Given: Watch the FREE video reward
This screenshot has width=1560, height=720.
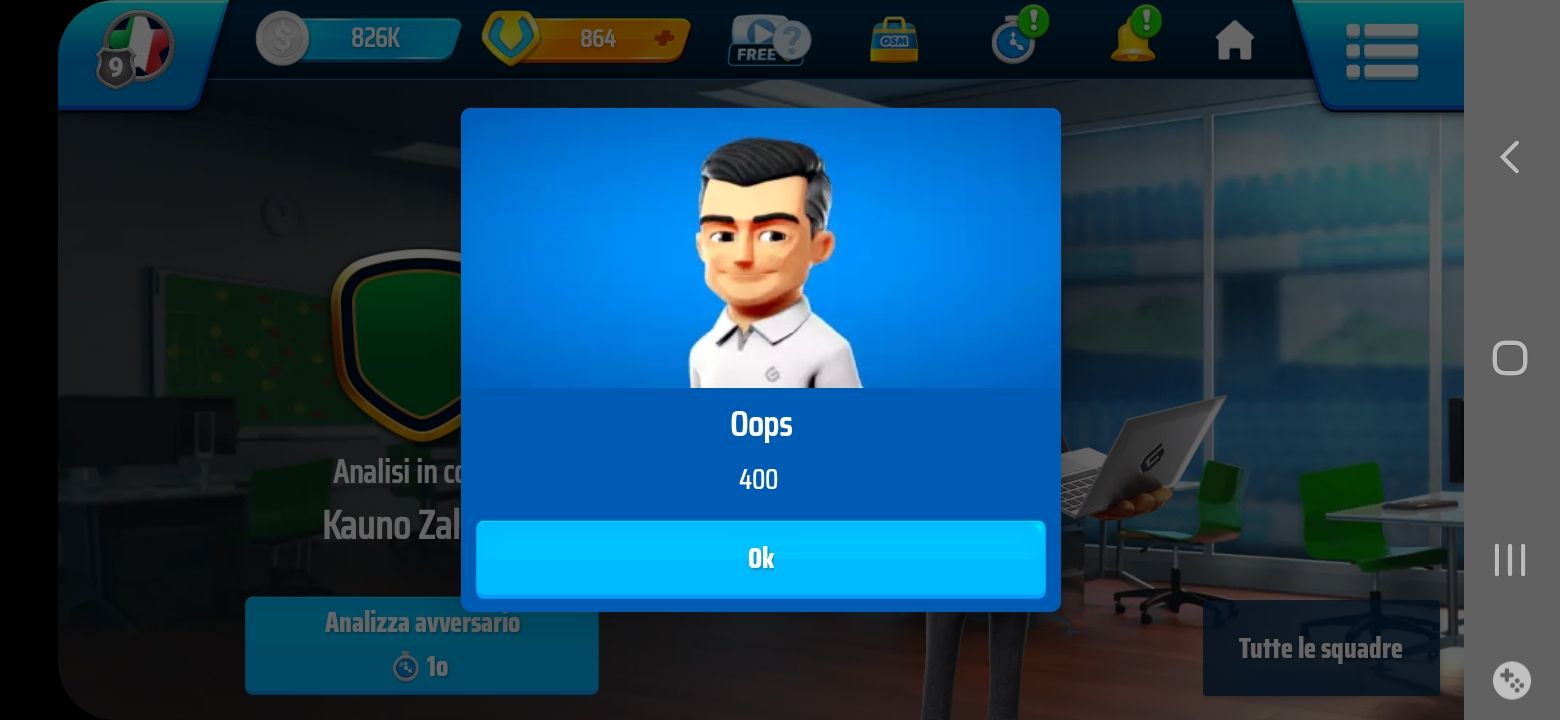Looking at the screenshot, I should (767, 41).
